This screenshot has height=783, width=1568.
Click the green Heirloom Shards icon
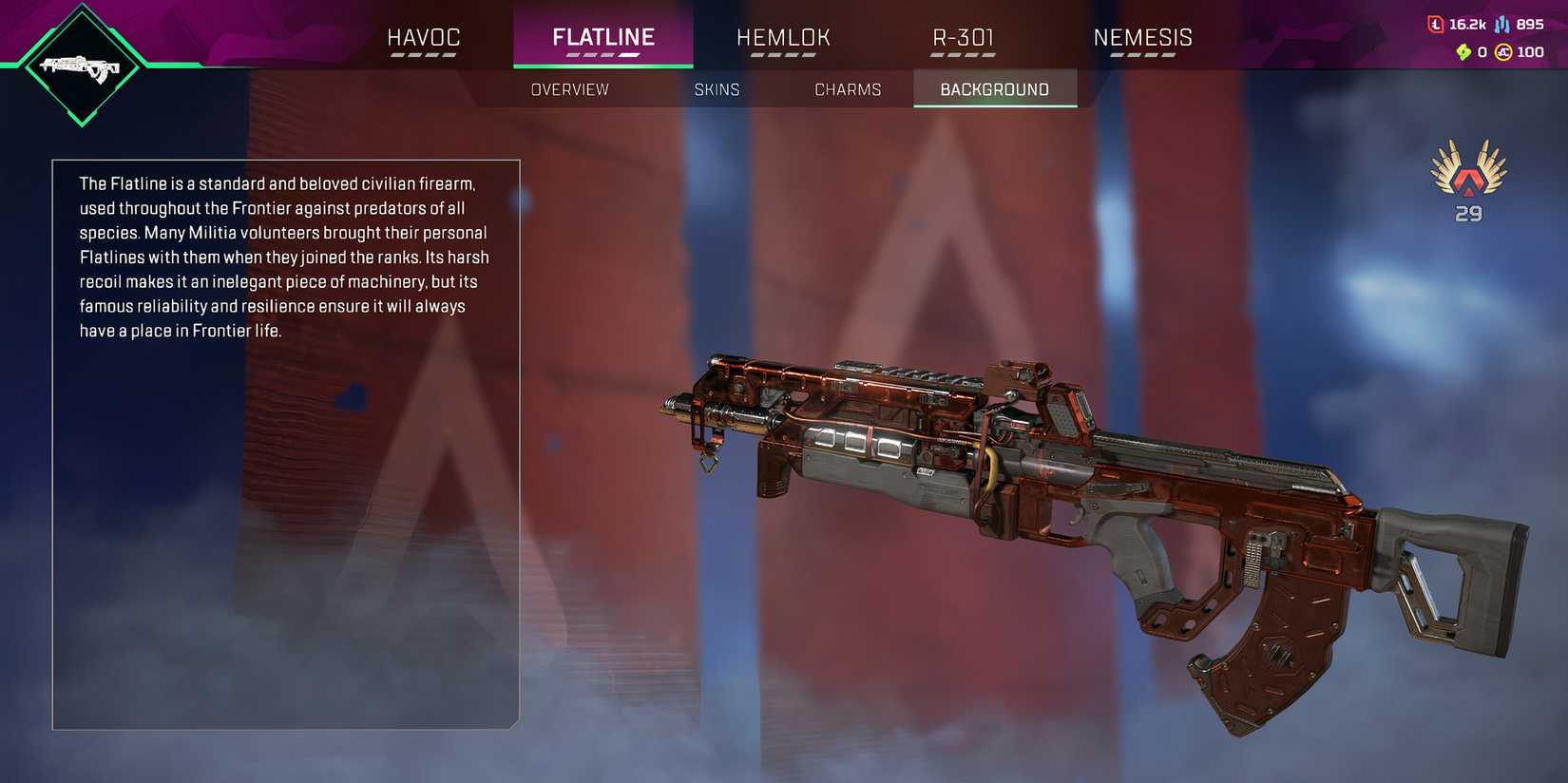(1463, 53)
